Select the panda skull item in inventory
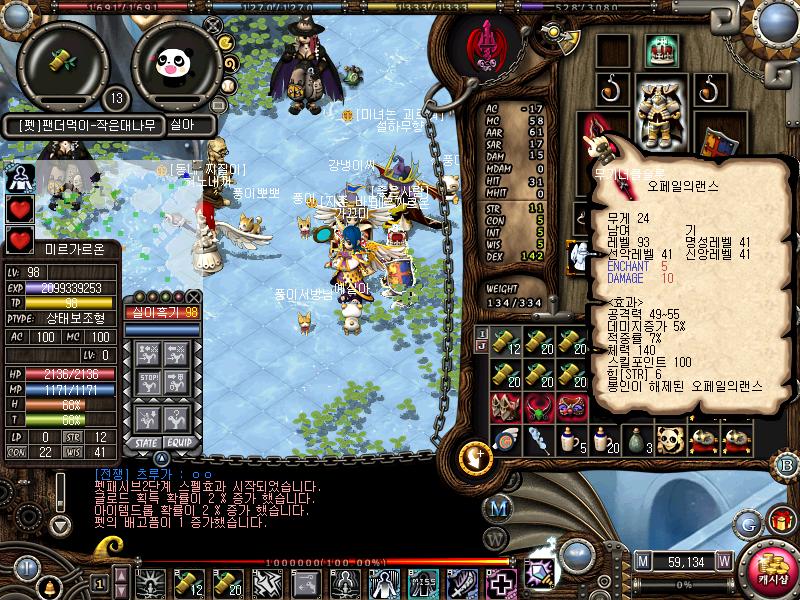This screenshot has height=600, width=800. (x=670, y=440)
